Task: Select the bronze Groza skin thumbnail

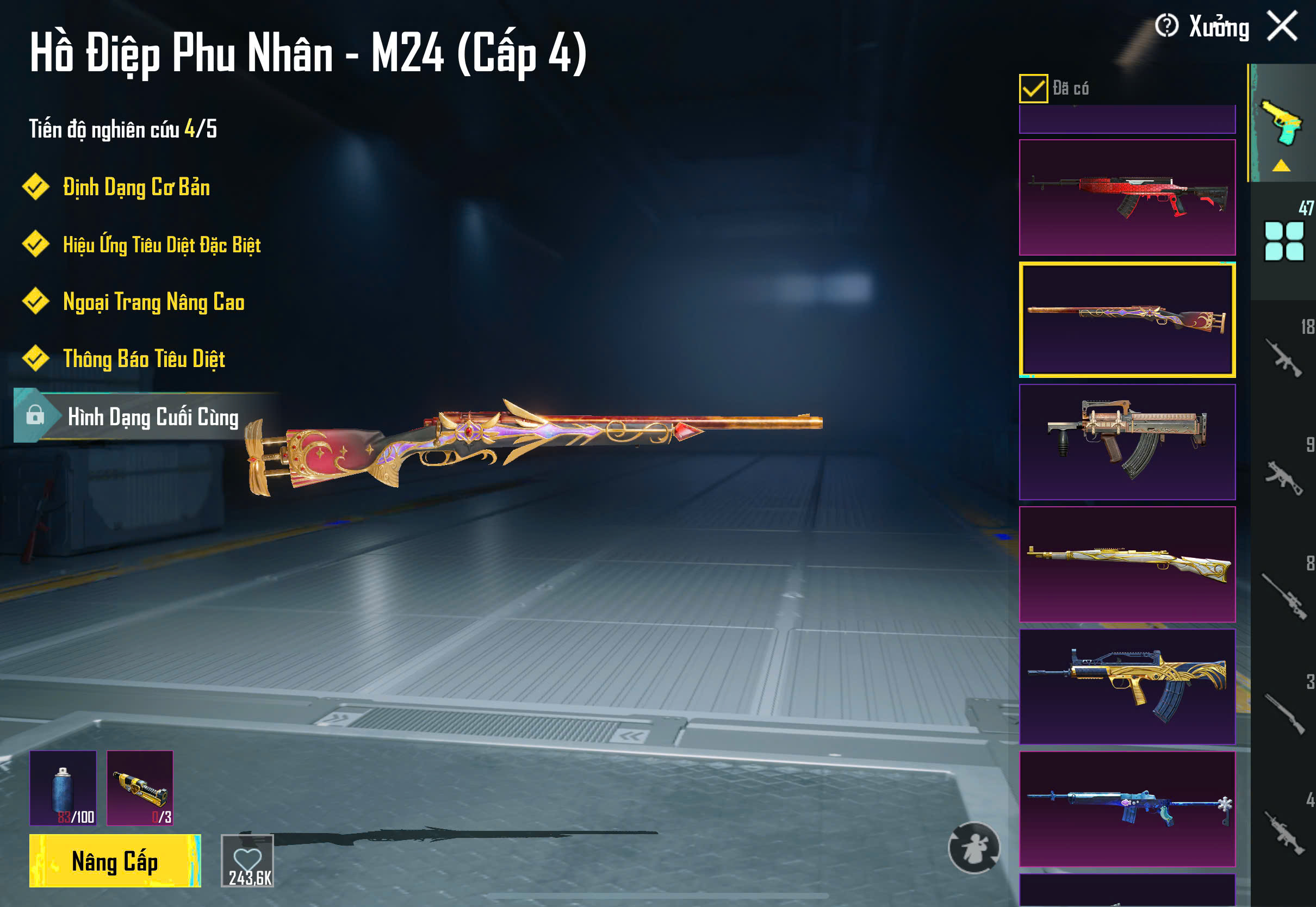Action: tap(1127, 442)
